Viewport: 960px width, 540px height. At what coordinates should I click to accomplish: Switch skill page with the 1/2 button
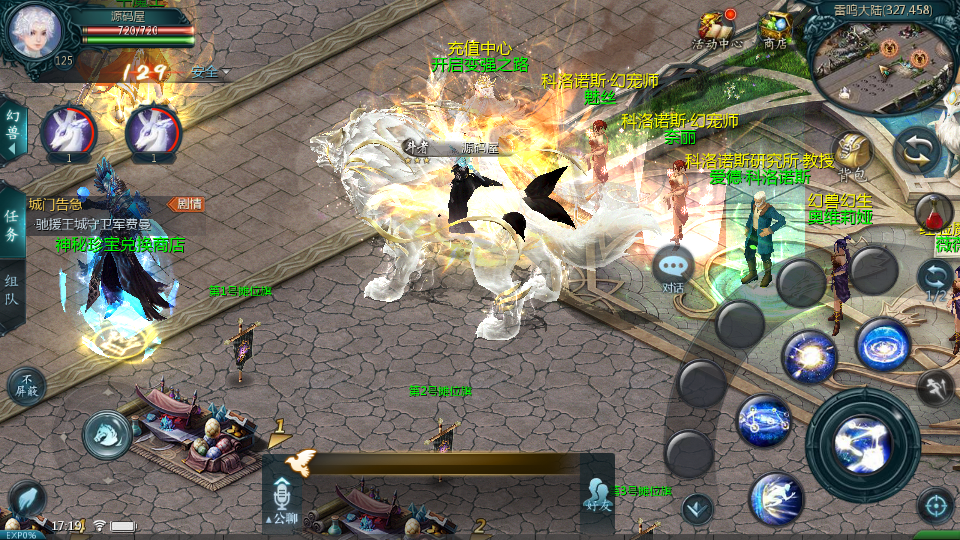pyautogui.click(x=936, y=280)
